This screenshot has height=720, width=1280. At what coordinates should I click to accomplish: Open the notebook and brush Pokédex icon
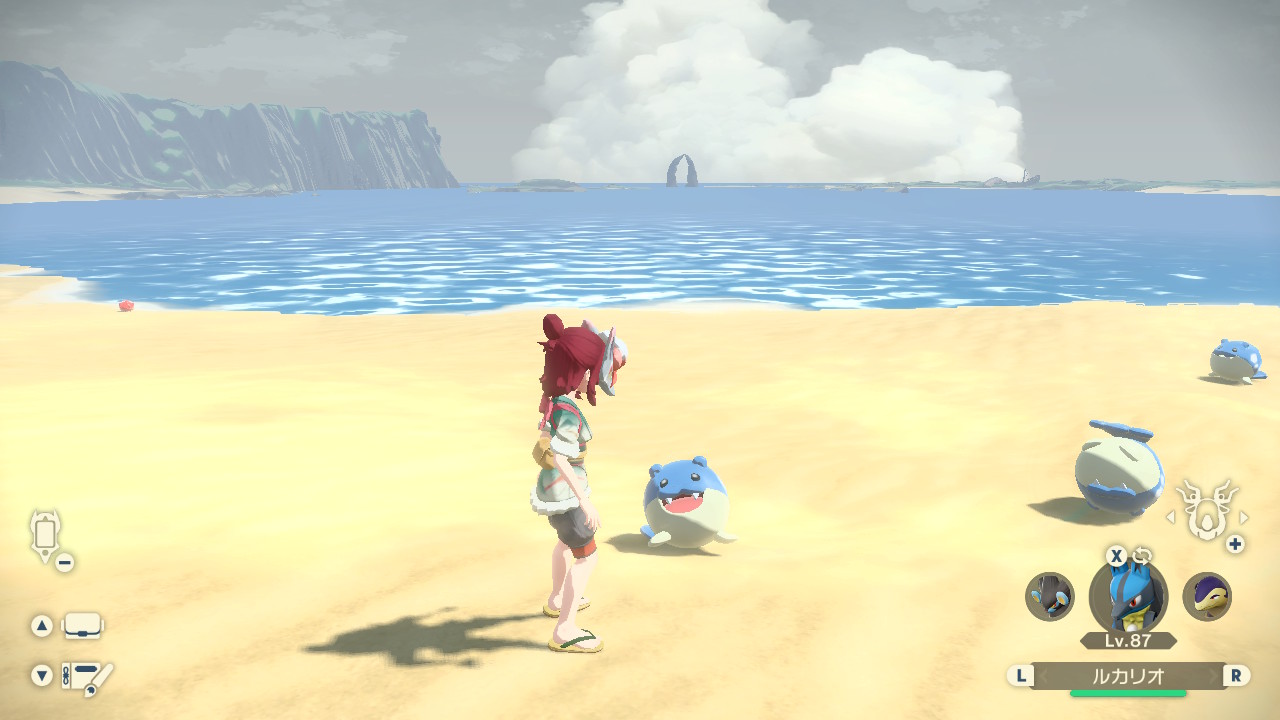click(x=86, y=678)
